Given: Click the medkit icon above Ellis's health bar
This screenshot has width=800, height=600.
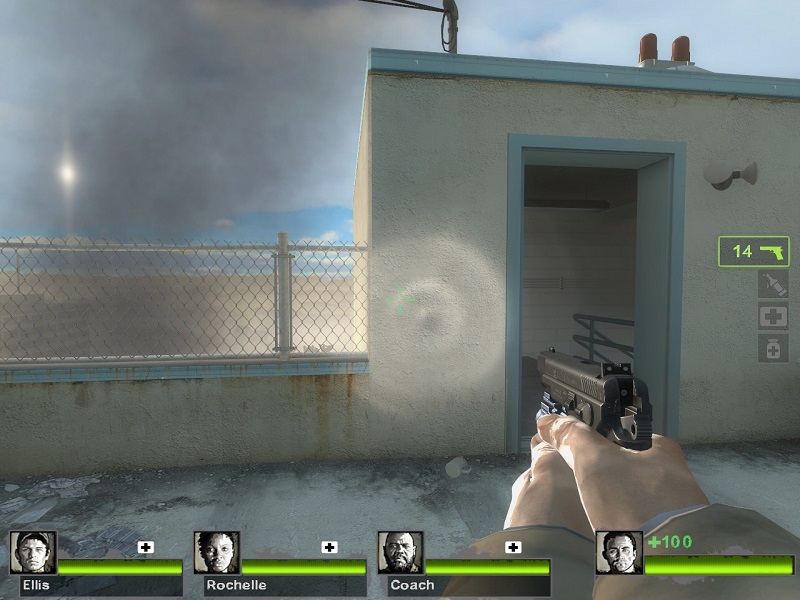Looking at the screenshot, I should point(145,547).
